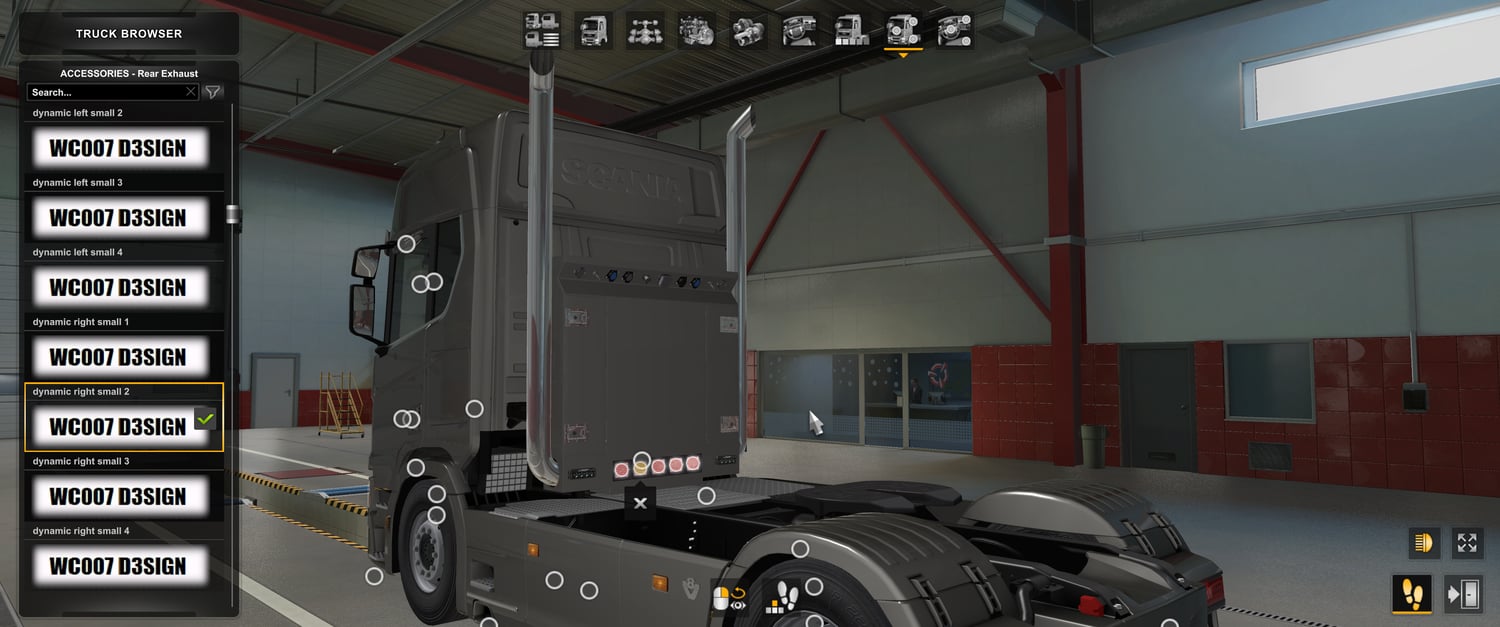This screenshot has height=627, width=1500.
Task: Click the accessories search field
Action: [105, 92]
